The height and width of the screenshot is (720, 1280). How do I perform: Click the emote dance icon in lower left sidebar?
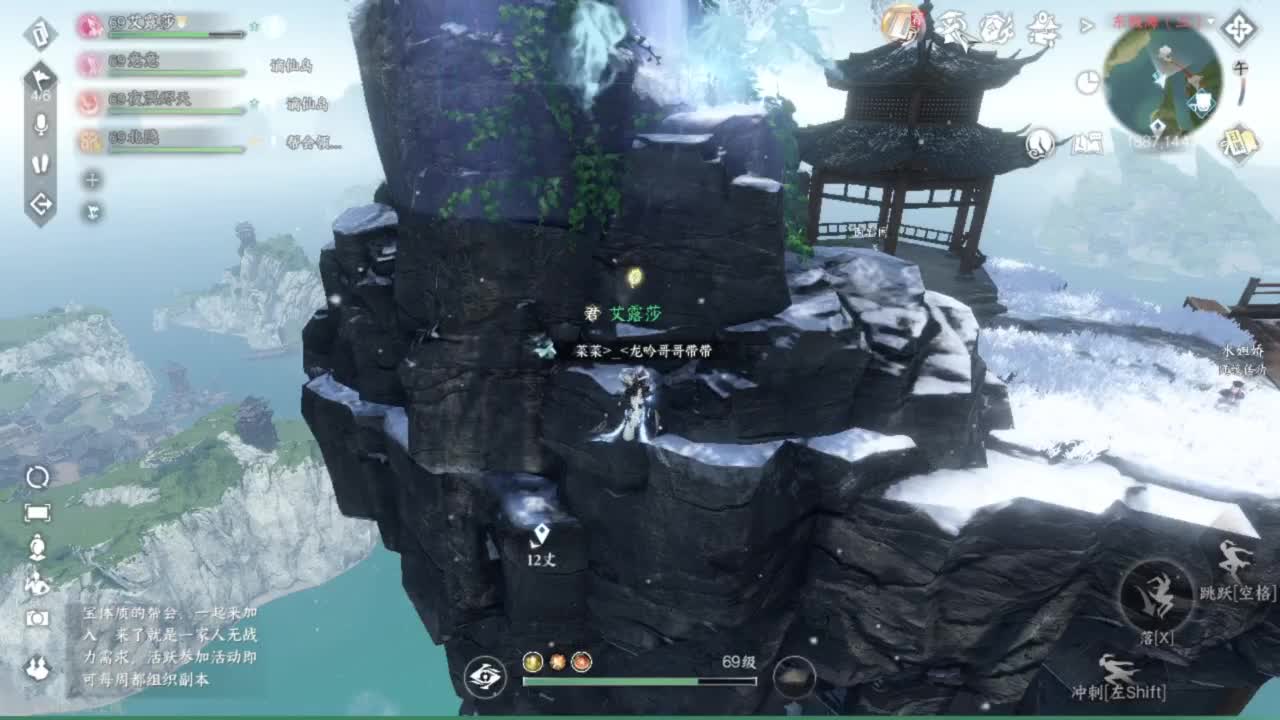[x=38, y=583]
